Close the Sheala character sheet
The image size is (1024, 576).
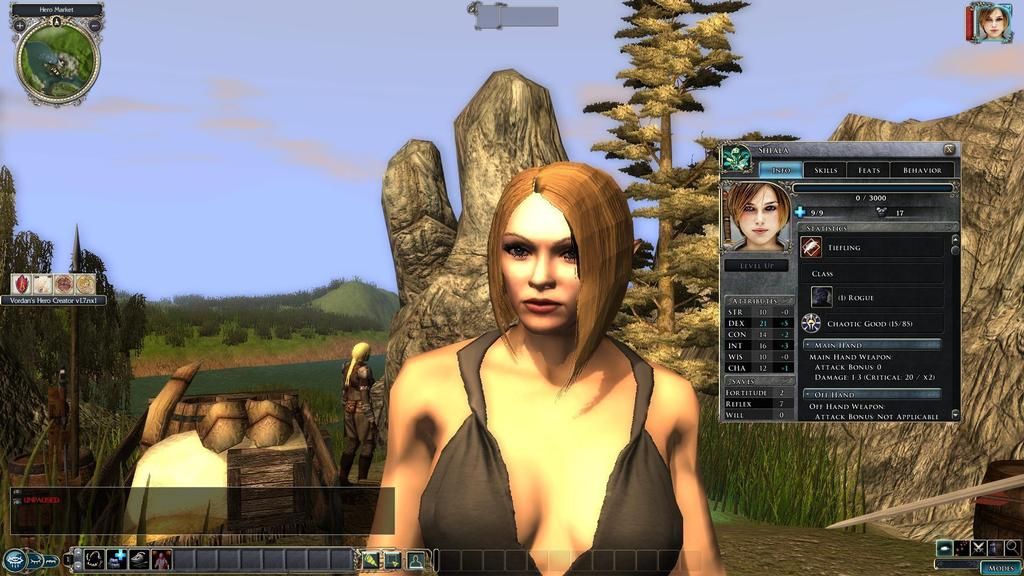click(x=949, y=150)
